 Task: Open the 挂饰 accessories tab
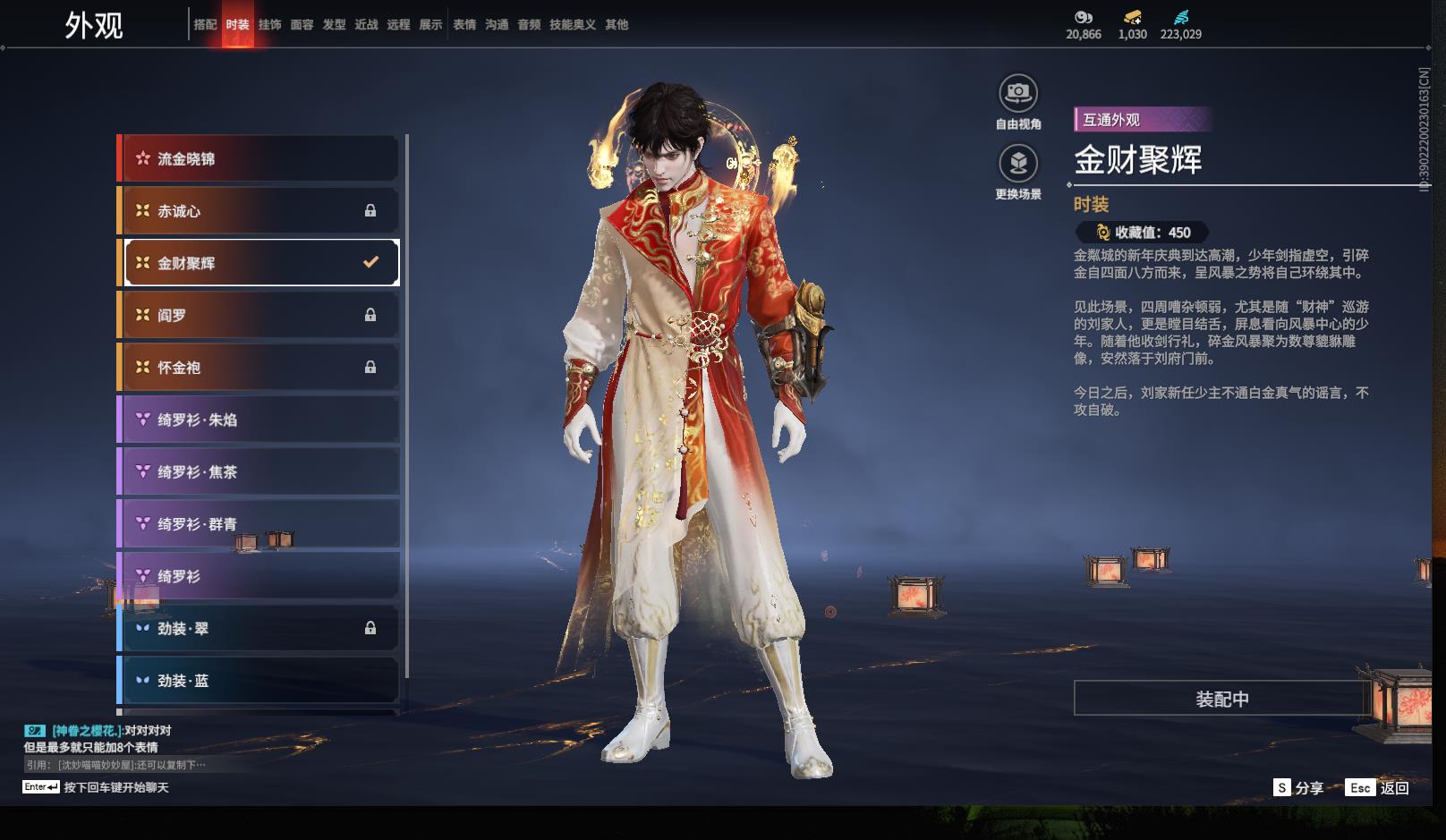click(x=269, y=25)
